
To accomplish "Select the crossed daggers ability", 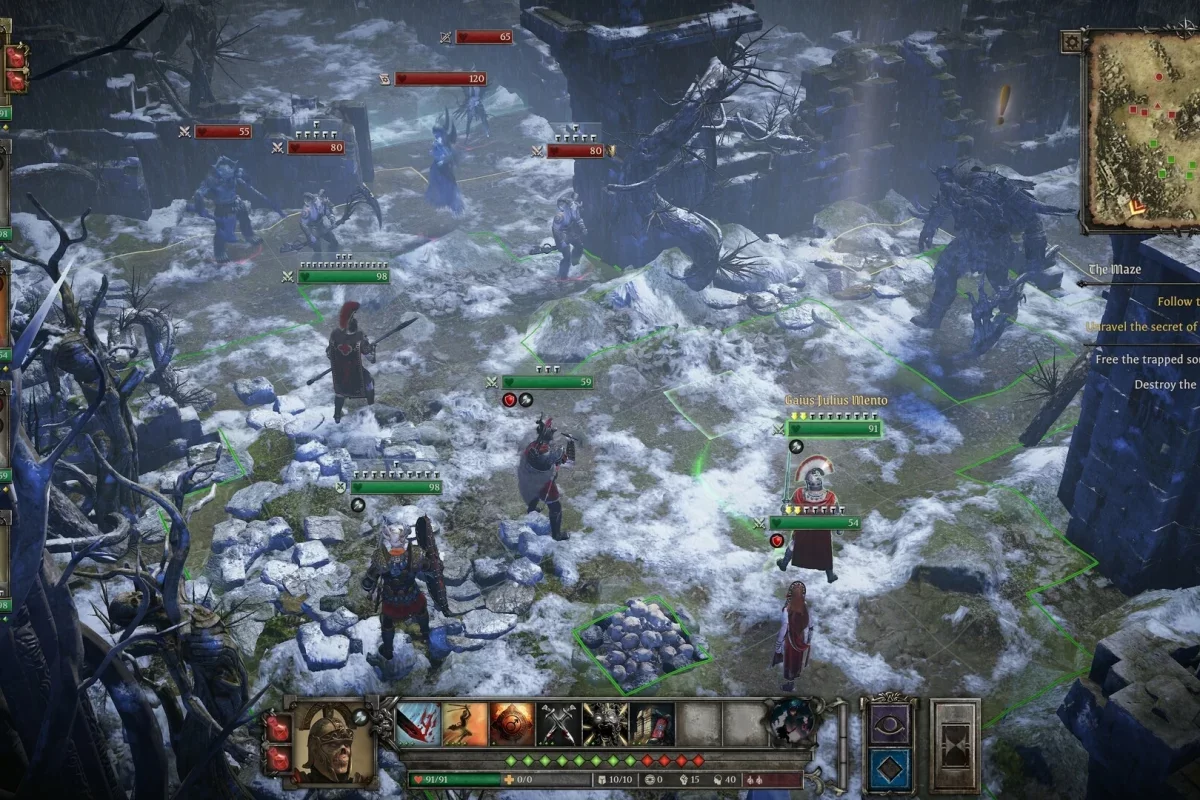I will [558, 725].
